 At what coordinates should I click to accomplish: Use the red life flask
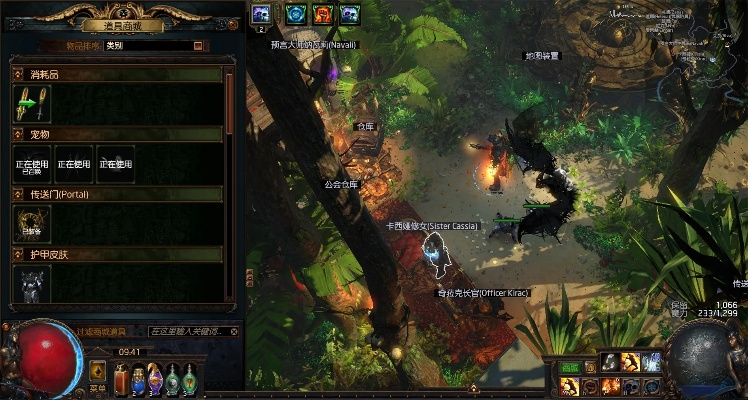pos(120,378)
